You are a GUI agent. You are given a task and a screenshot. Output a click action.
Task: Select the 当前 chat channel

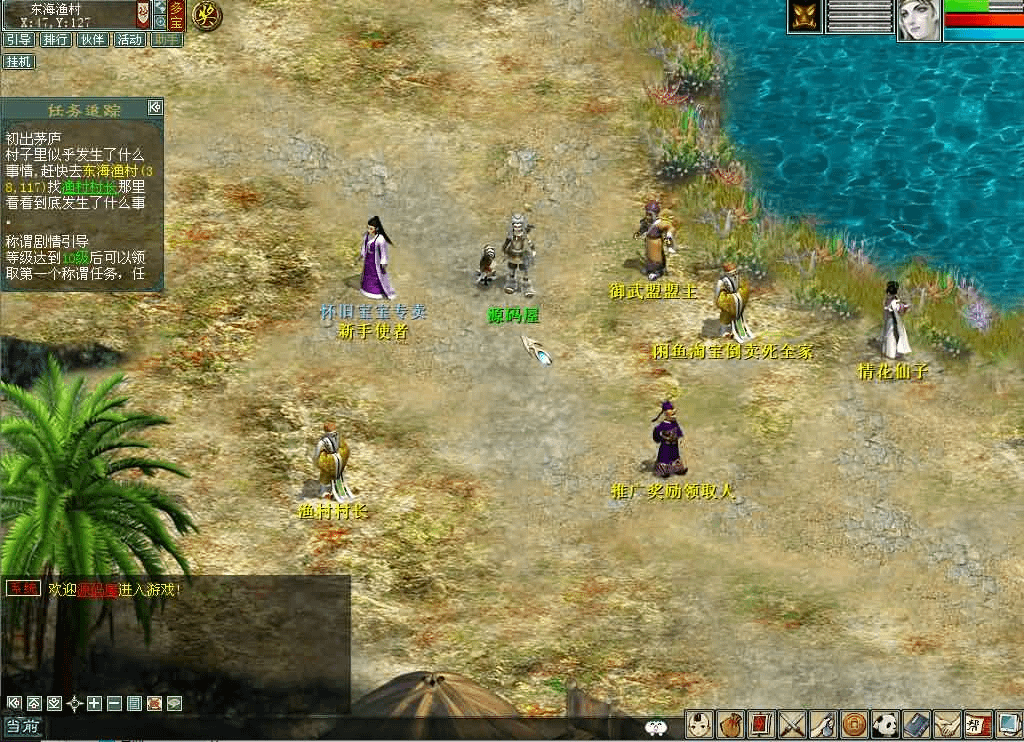point(22,728)
